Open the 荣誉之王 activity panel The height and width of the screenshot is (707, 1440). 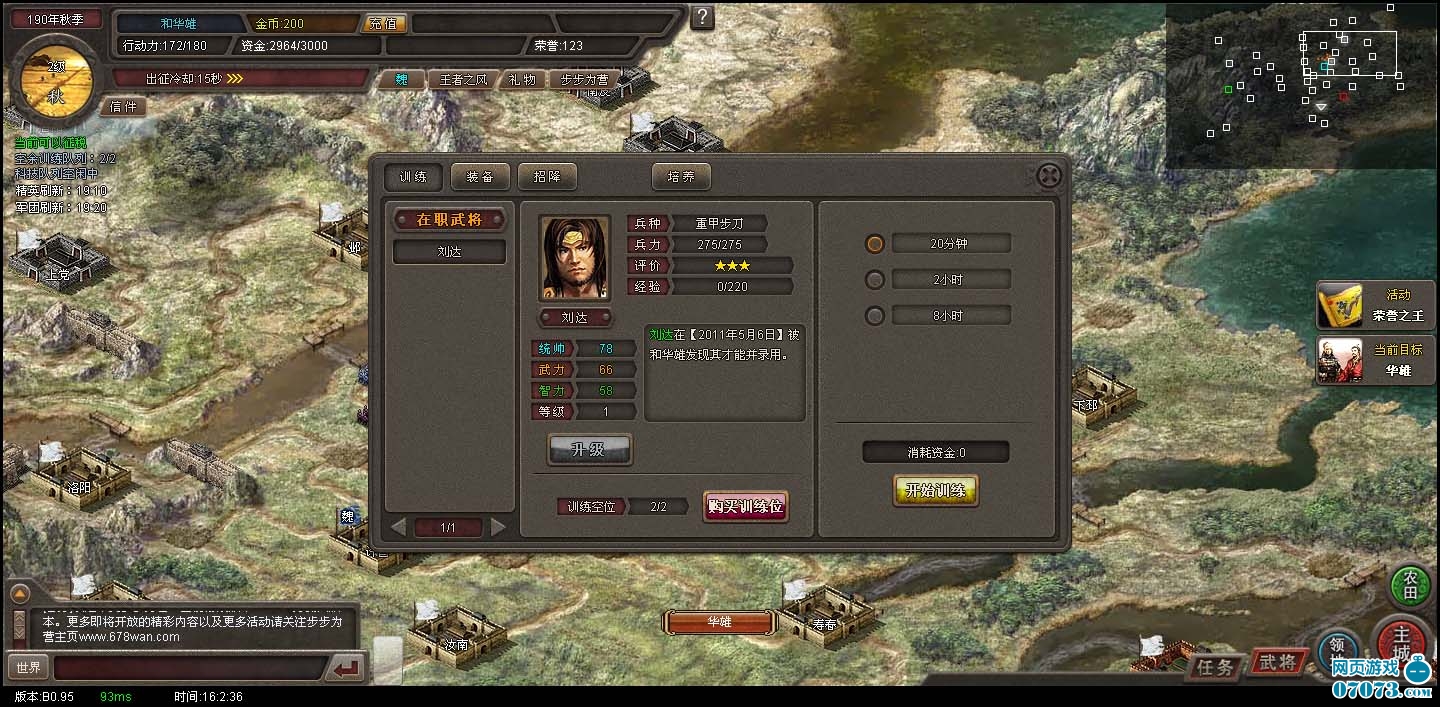tap(1376, 306)
